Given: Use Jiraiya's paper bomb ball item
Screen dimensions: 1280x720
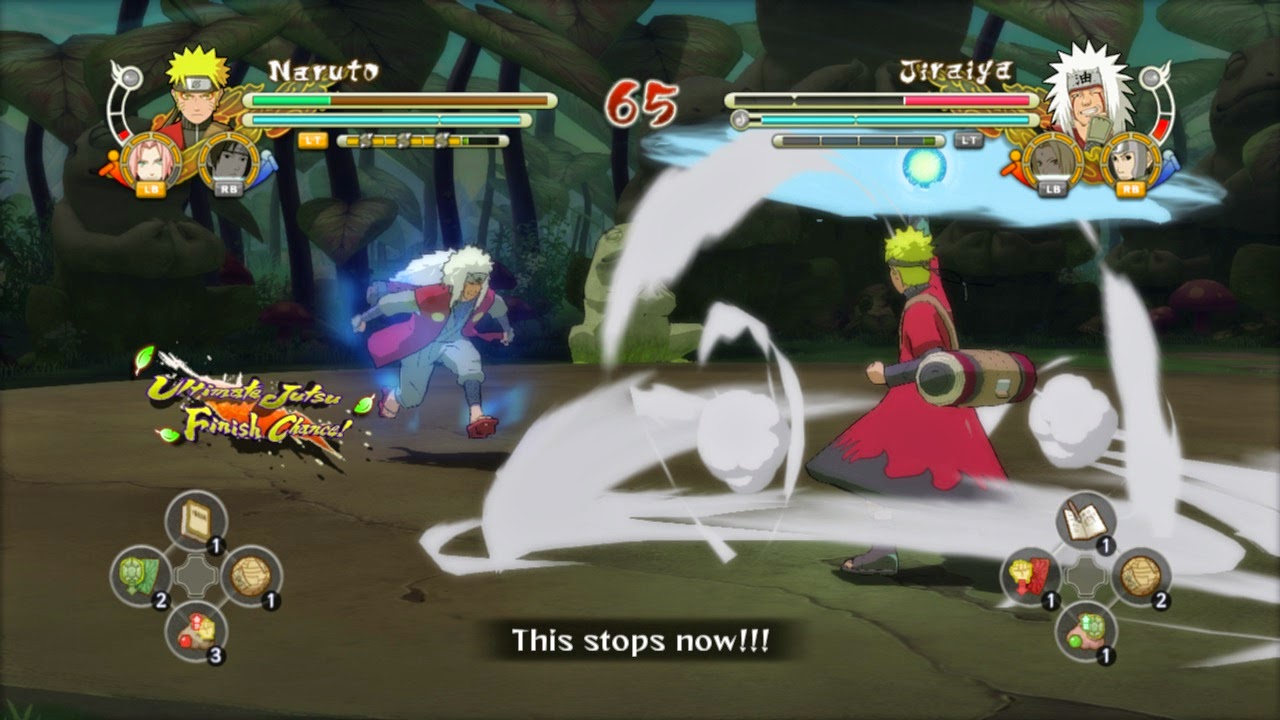Looking at the screenshot, I should point(1140,575).
